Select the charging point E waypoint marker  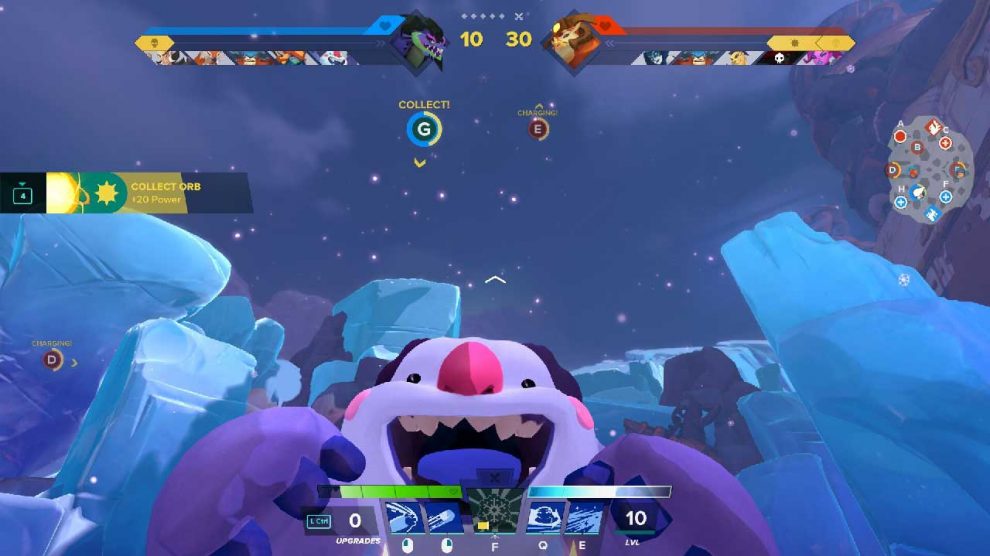point(539,128)
